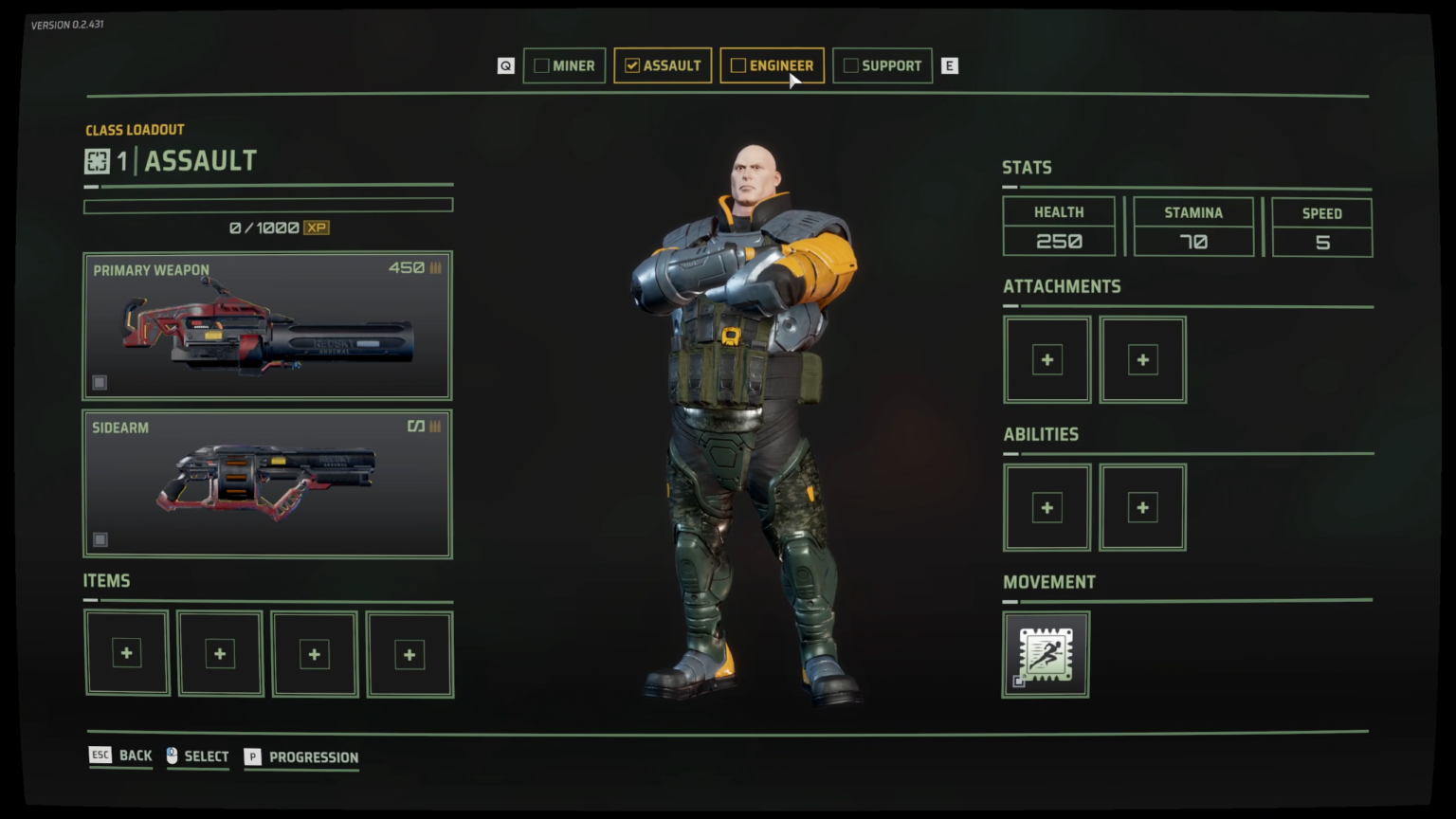Select the Assault class tab
The height and width of the screenshot is (819, 1456).
[663, 65]
